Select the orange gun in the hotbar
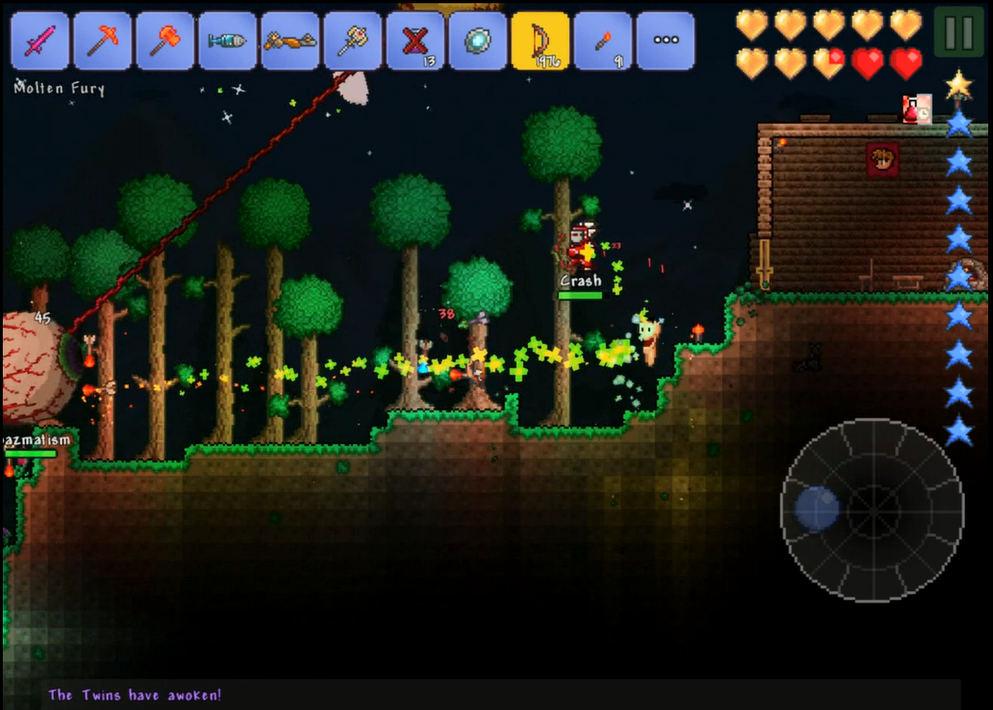This screenshot has height=710, width=993. (x=290, y=41)
